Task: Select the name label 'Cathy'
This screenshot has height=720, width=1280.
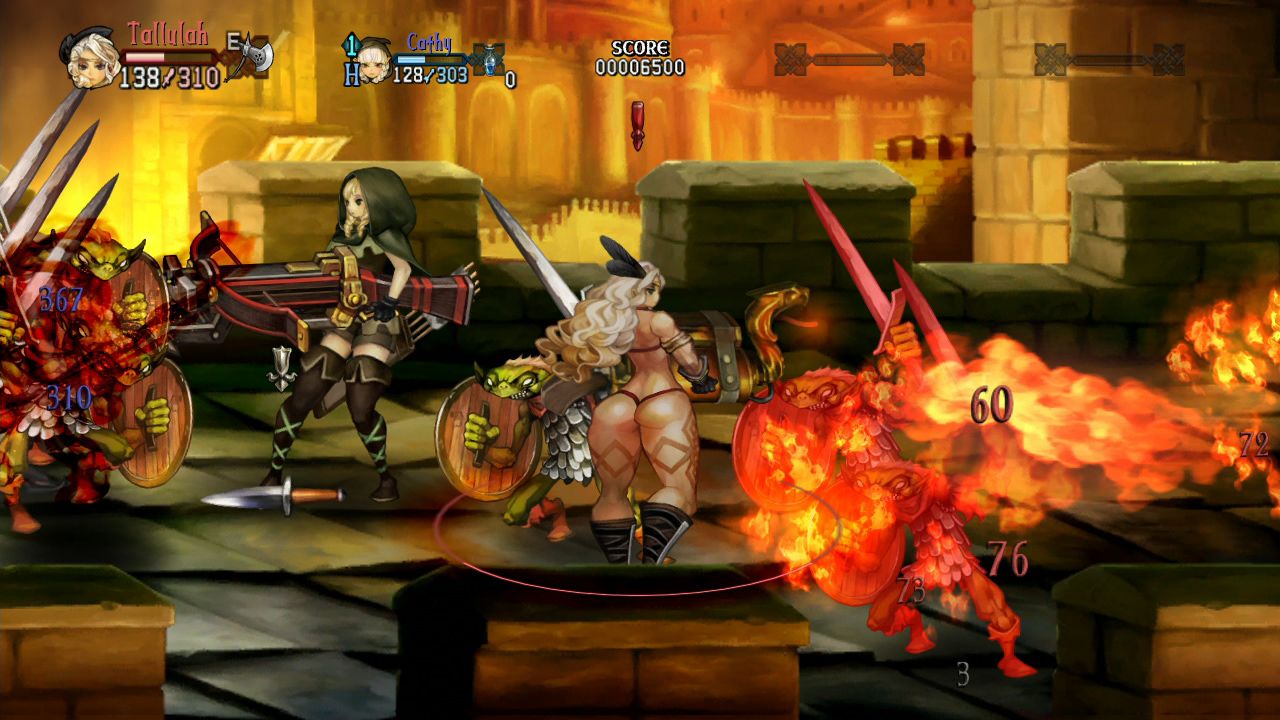Action: click(x=428, y=40)
